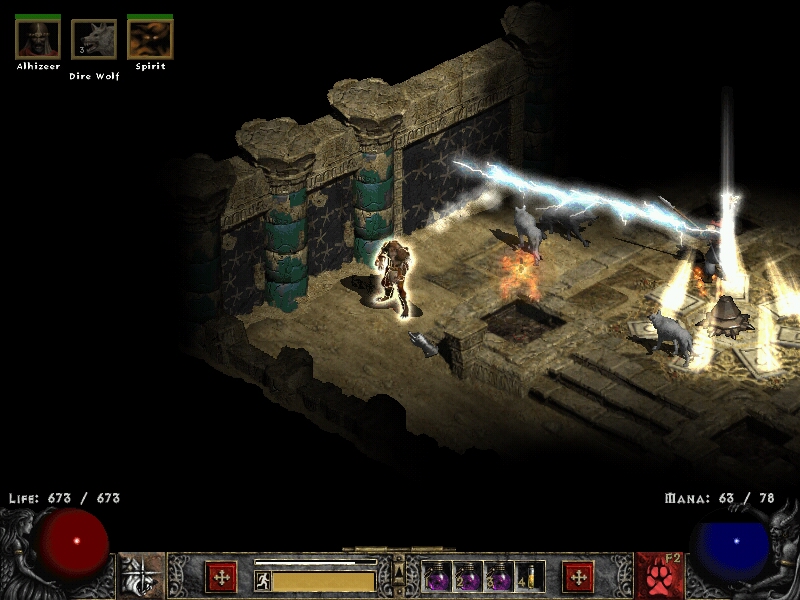Select the Spirit summon portrait
Viewport: 800px width, 600px height.
click(x=150, y=39)
